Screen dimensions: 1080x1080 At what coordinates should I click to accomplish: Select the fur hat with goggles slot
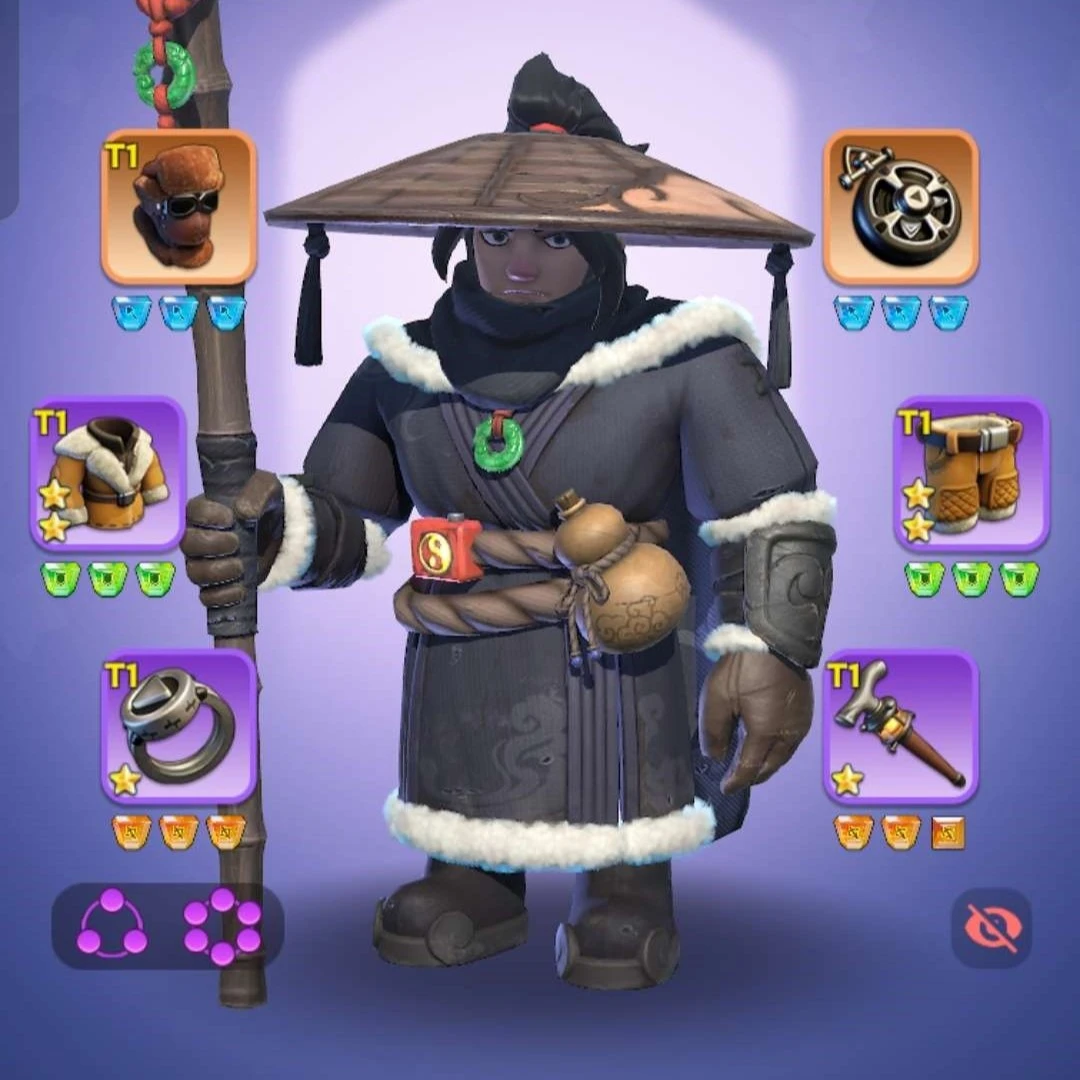tap(179, 207)
